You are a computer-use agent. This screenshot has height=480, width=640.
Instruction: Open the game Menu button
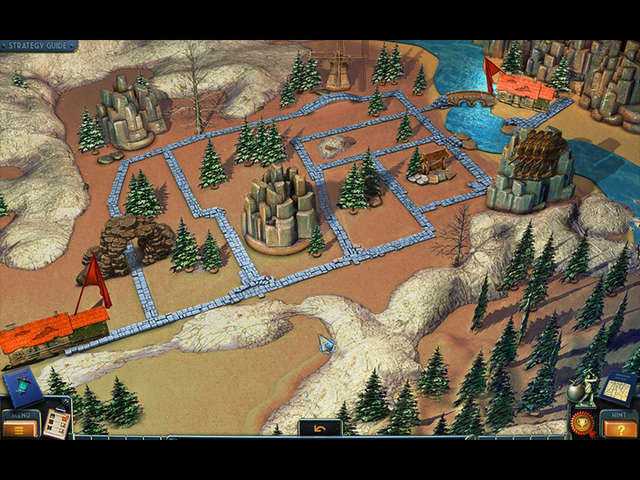point(19,429)
